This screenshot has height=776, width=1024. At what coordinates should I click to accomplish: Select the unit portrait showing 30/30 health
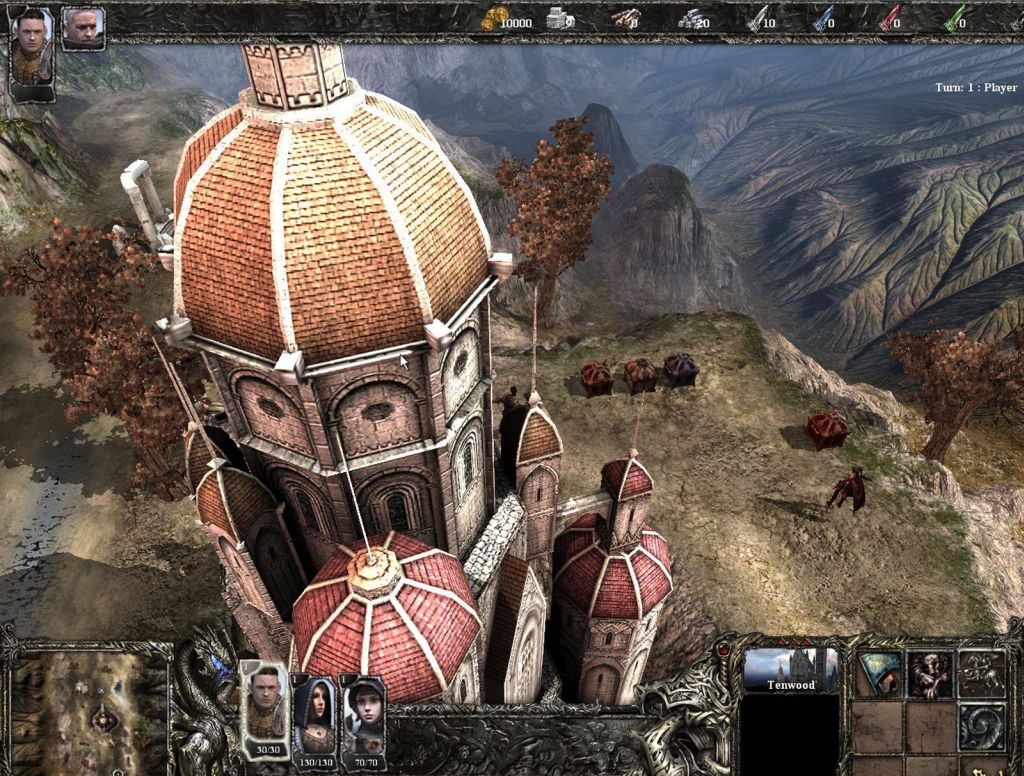tap(264, 705)
